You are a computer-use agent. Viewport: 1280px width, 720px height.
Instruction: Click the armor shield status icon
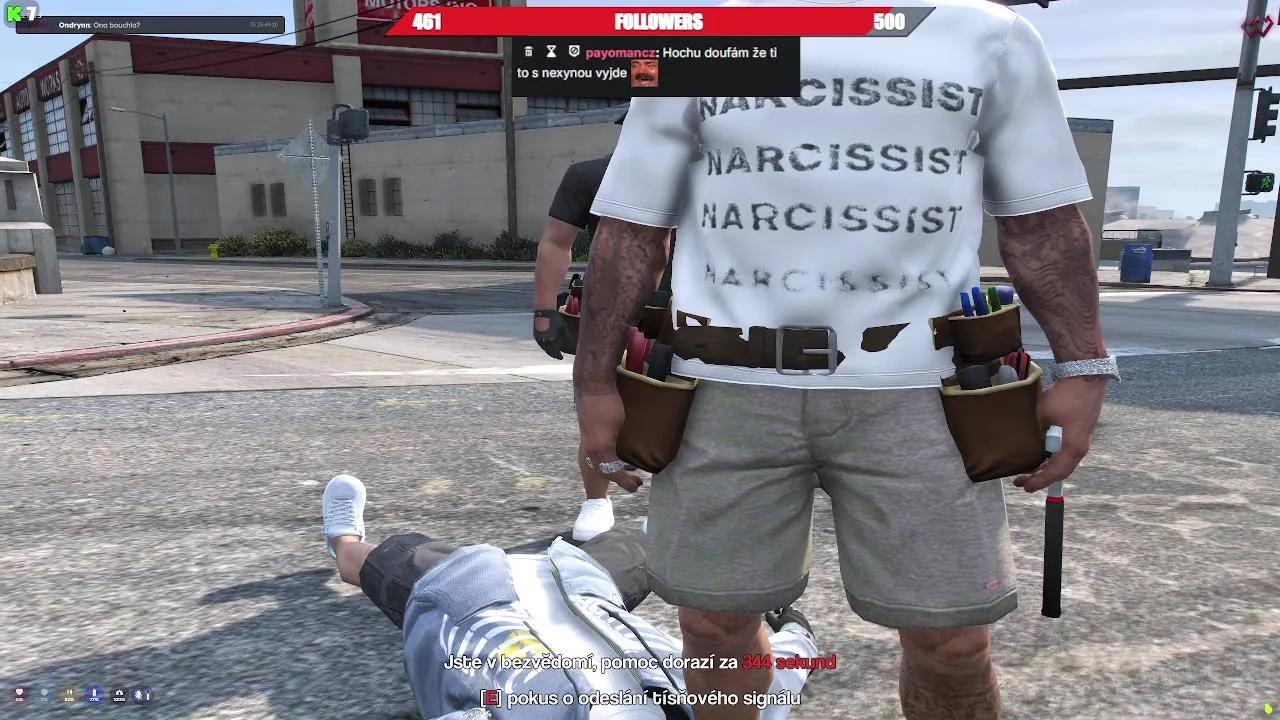click(x=44, y=693)
